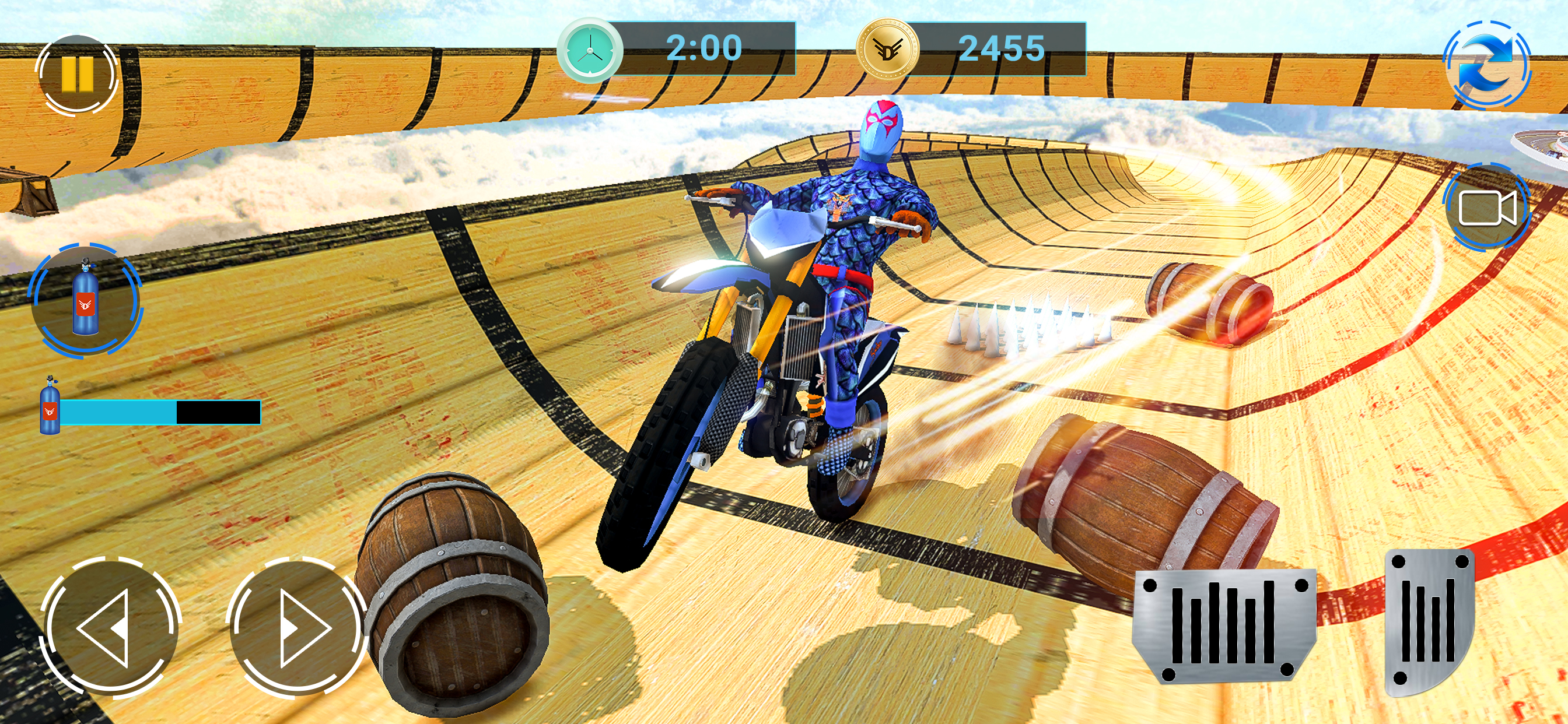This screenshot has height=724, width=1568.
Task: Activate the nitro boost canister button
Action: [85, 300]
